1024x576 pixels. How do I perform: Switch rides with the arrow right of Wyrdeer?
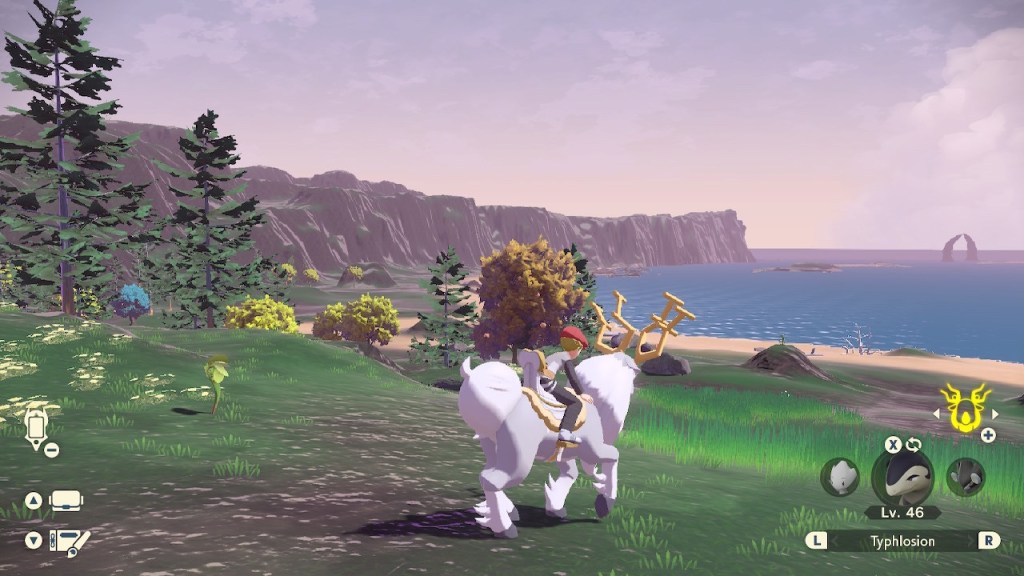(993, 413)
